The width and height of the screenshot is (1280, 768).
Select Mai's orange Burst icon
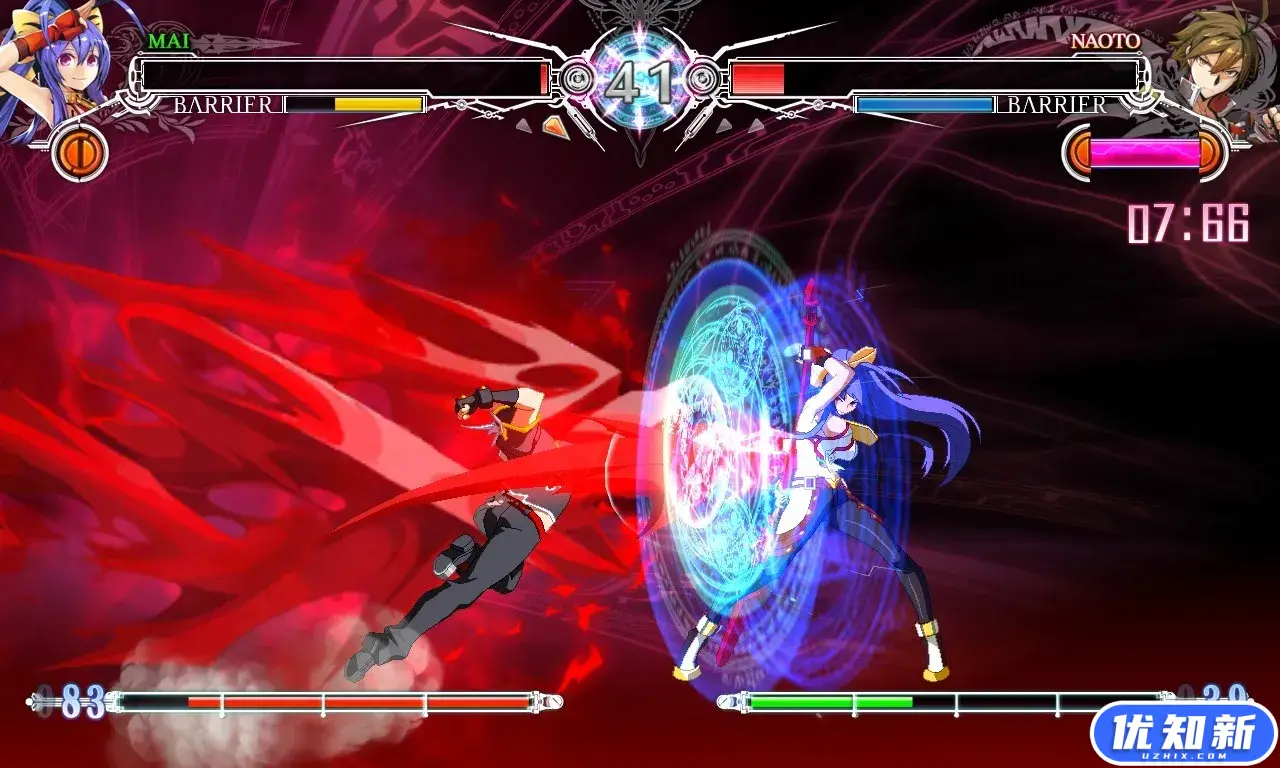tap(78, 153)
